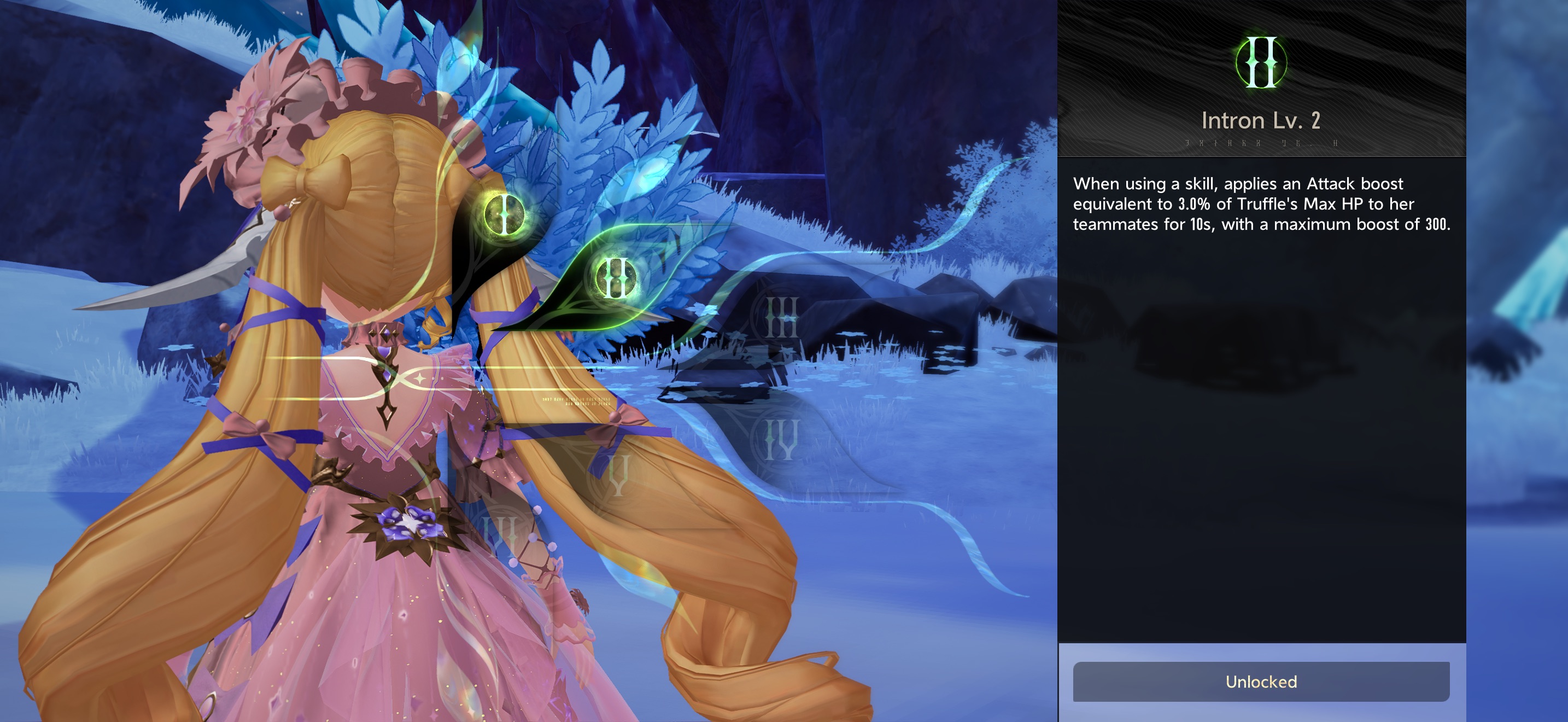Select the glowing Intron II node
This screenshot has width=1568, height=722.
(x=616, y=278)
